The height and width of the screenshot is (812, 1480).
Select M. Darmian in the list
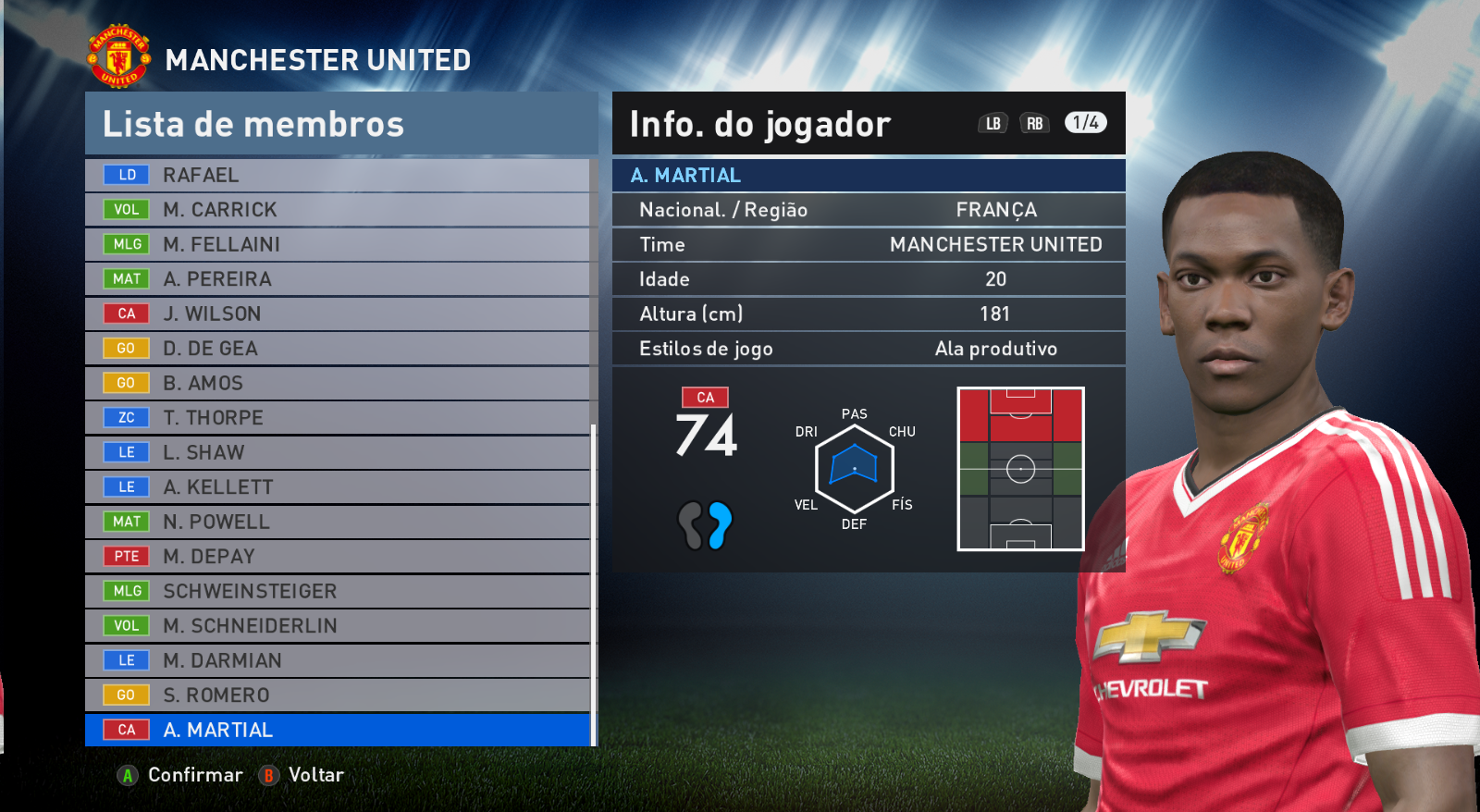(x=338, y=660)
